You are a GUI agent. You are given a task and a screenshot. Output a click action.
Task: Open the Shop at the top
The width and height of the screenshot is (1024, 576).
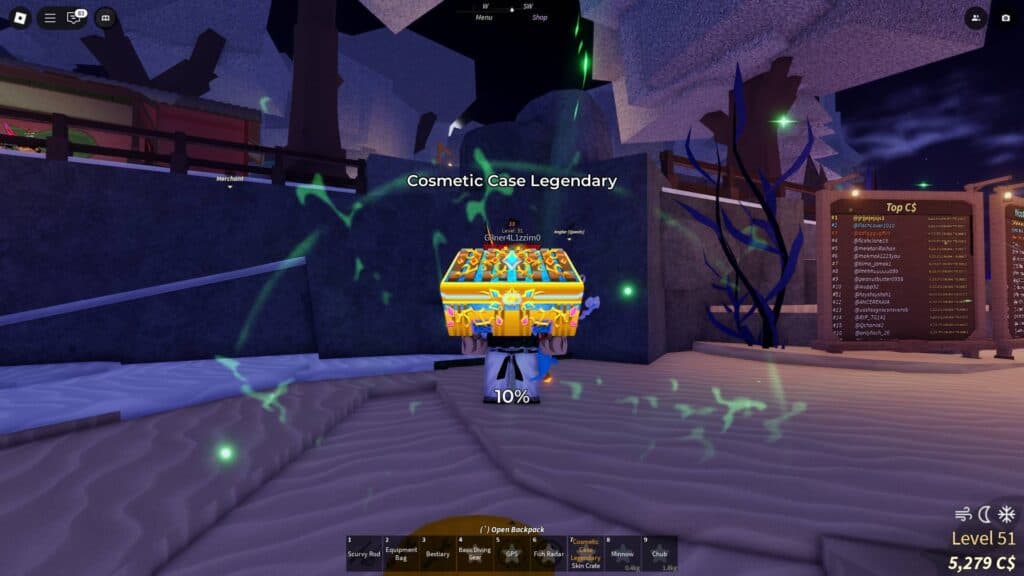point(540,17)
